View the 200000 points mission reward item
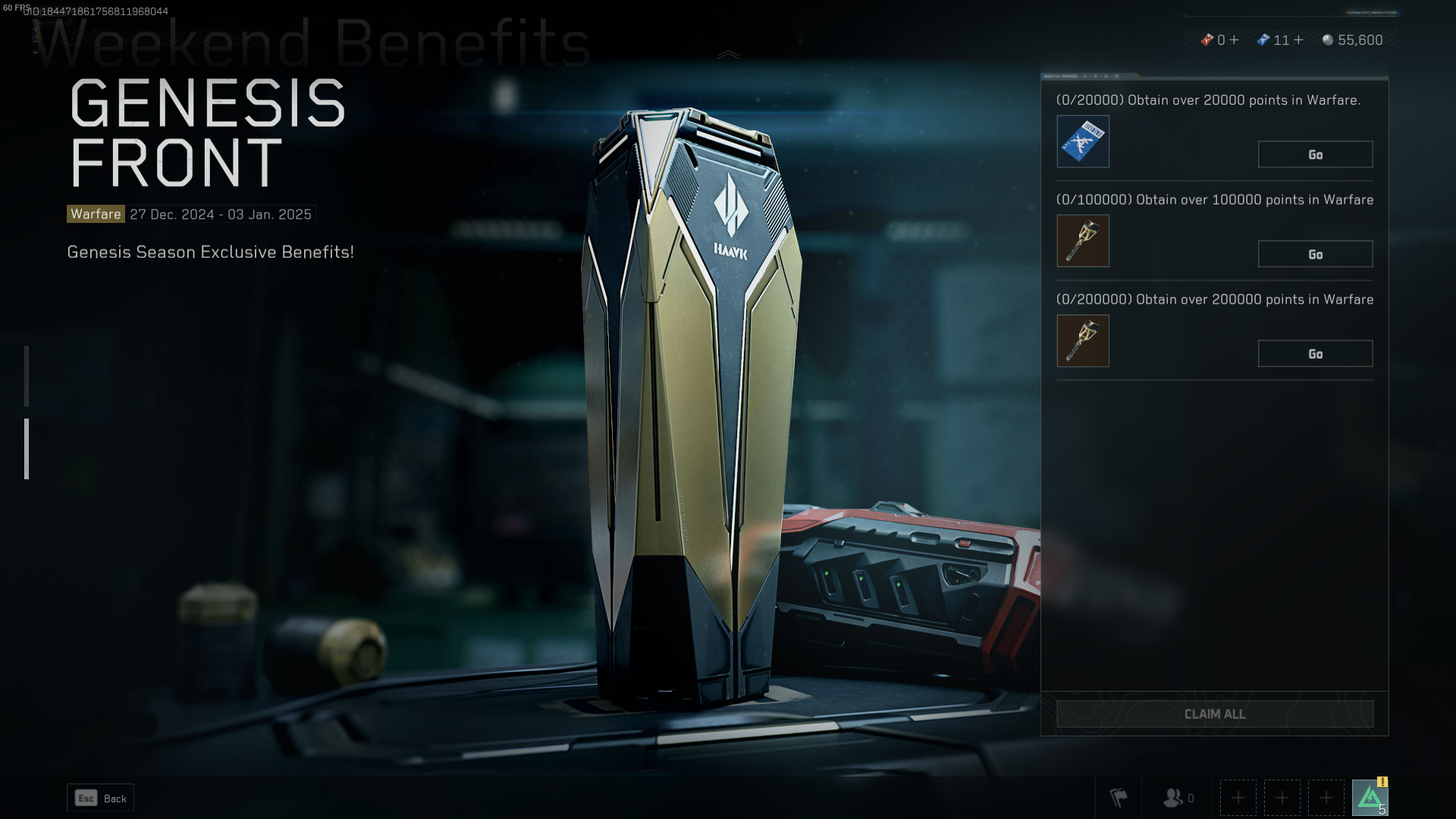Image resolution: width=1456 pixels, height=819 pixels. 1083,341
